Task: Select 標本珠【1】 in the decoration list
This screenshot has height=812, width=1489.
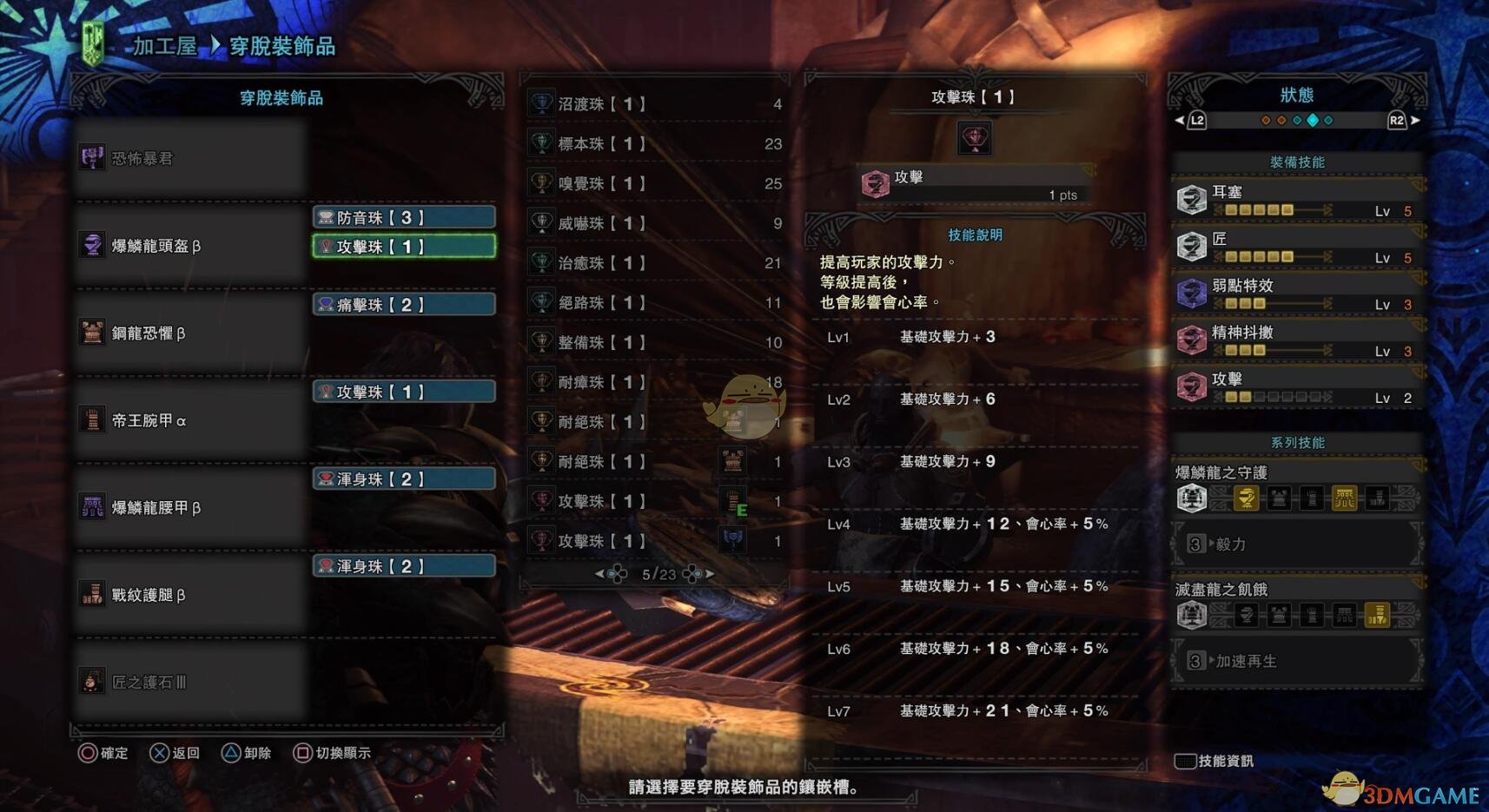Action: 656,144
